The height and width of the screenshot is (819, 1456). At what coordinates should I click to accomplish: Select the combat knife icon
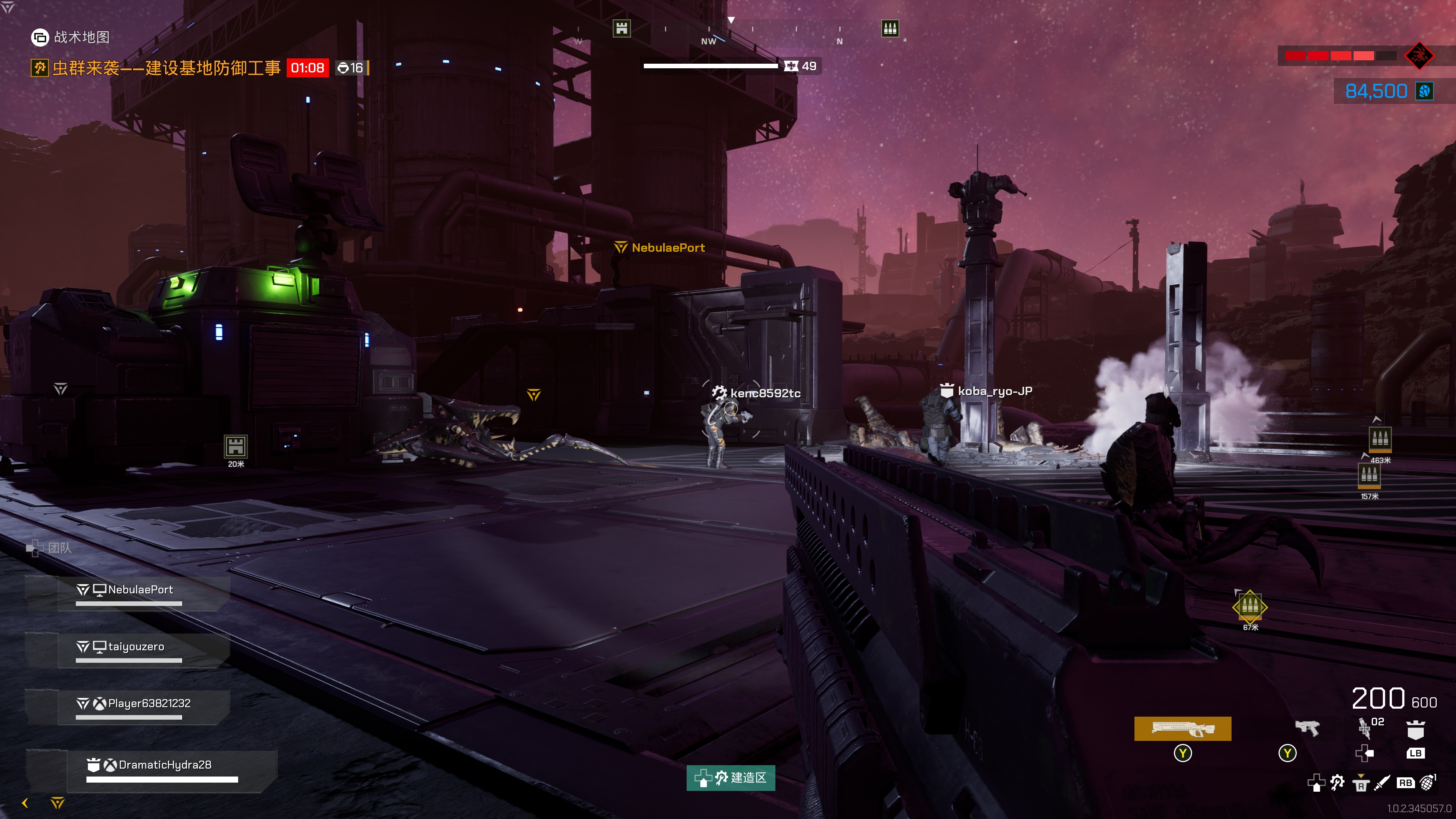(1381, 783)
